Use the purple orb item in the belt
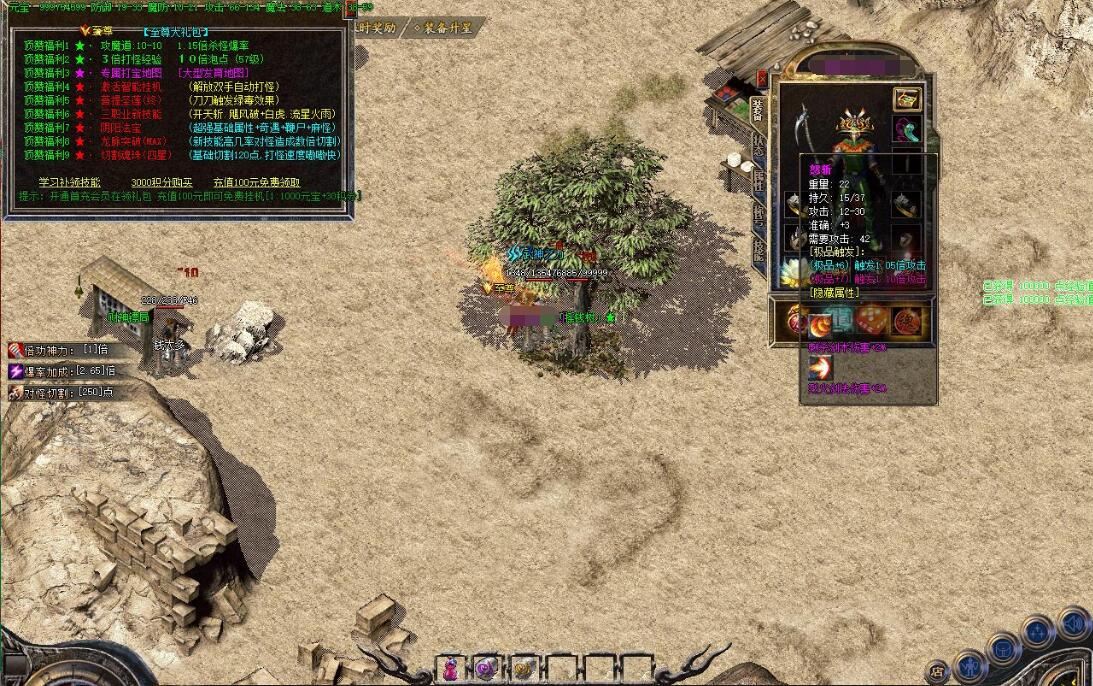1093x686 pixels. [487, 668]
